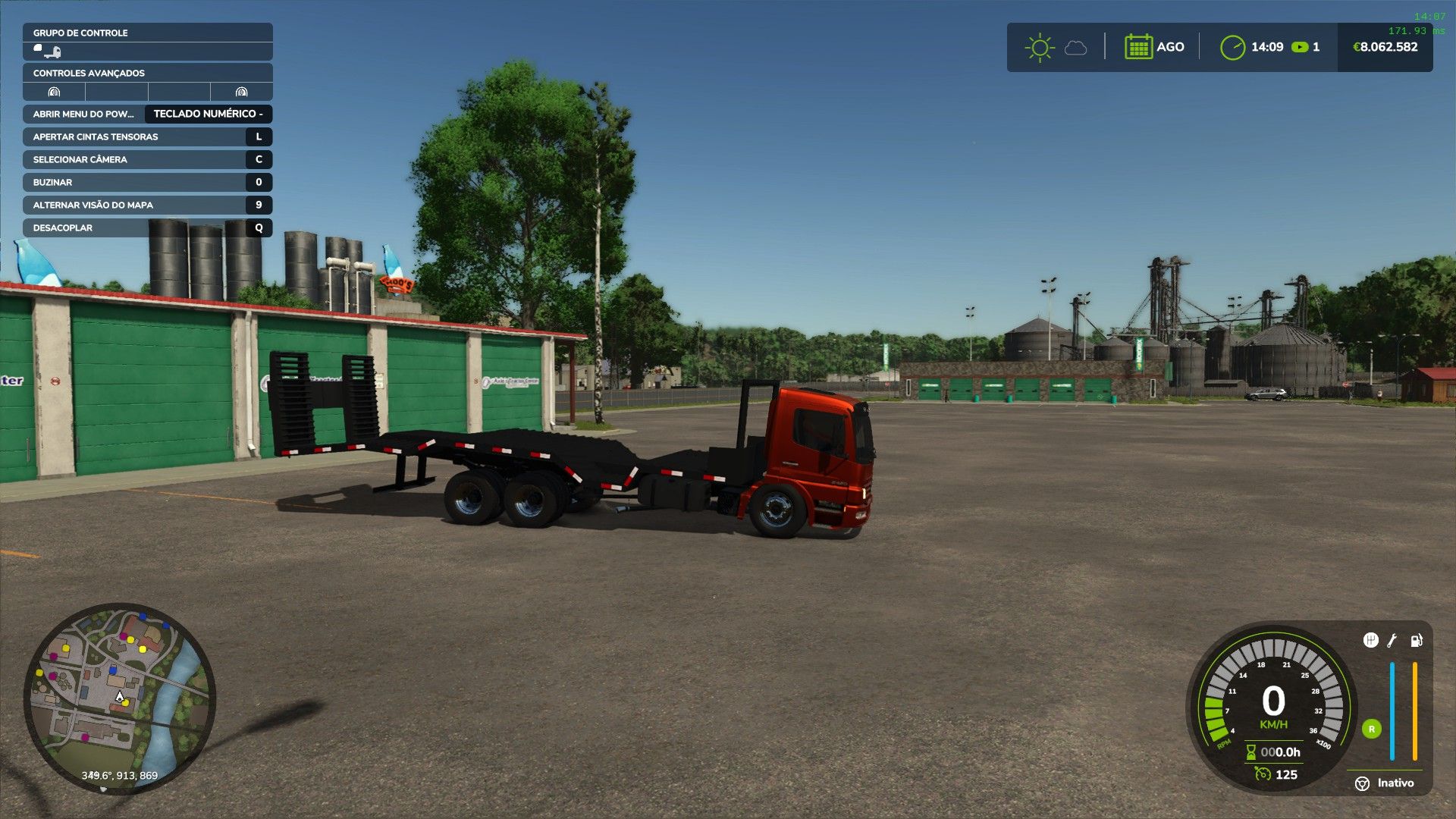The width and height of the screenshot is (1456, 819).
Task: Click the wrench damage icon
Action: coord(1392,641)
